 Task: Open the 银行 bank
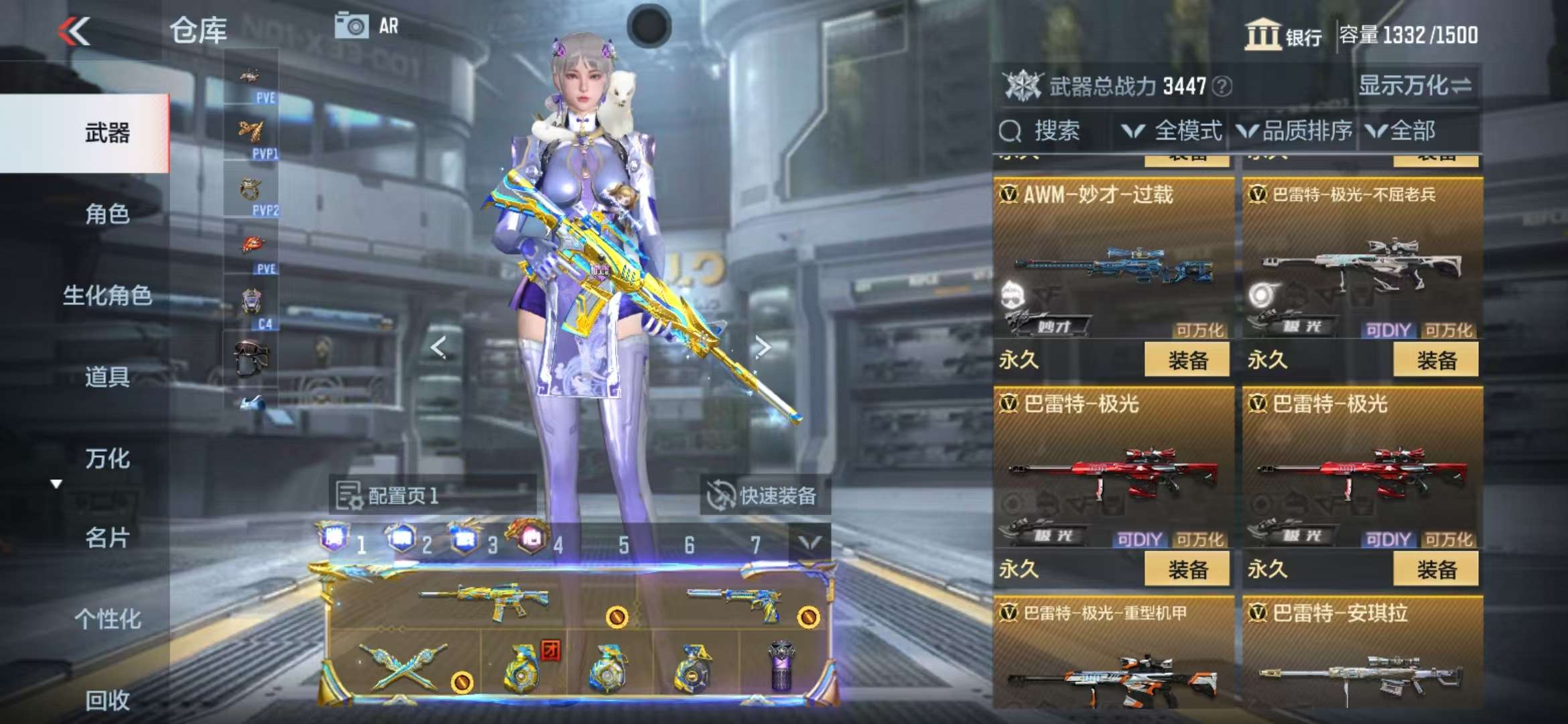pyautogui.click(x=1283, y=35)
